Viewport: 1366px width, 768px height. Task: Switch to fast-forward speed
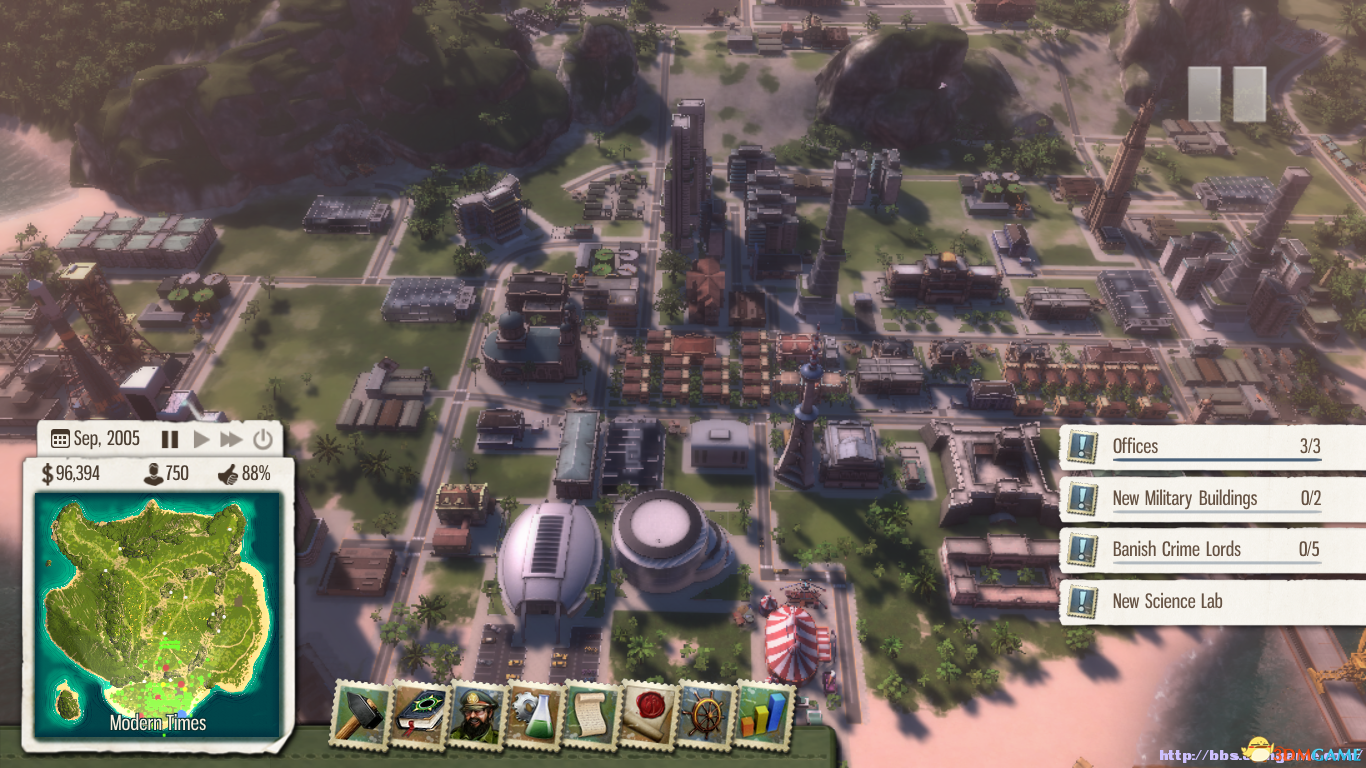tap(231, 439)
